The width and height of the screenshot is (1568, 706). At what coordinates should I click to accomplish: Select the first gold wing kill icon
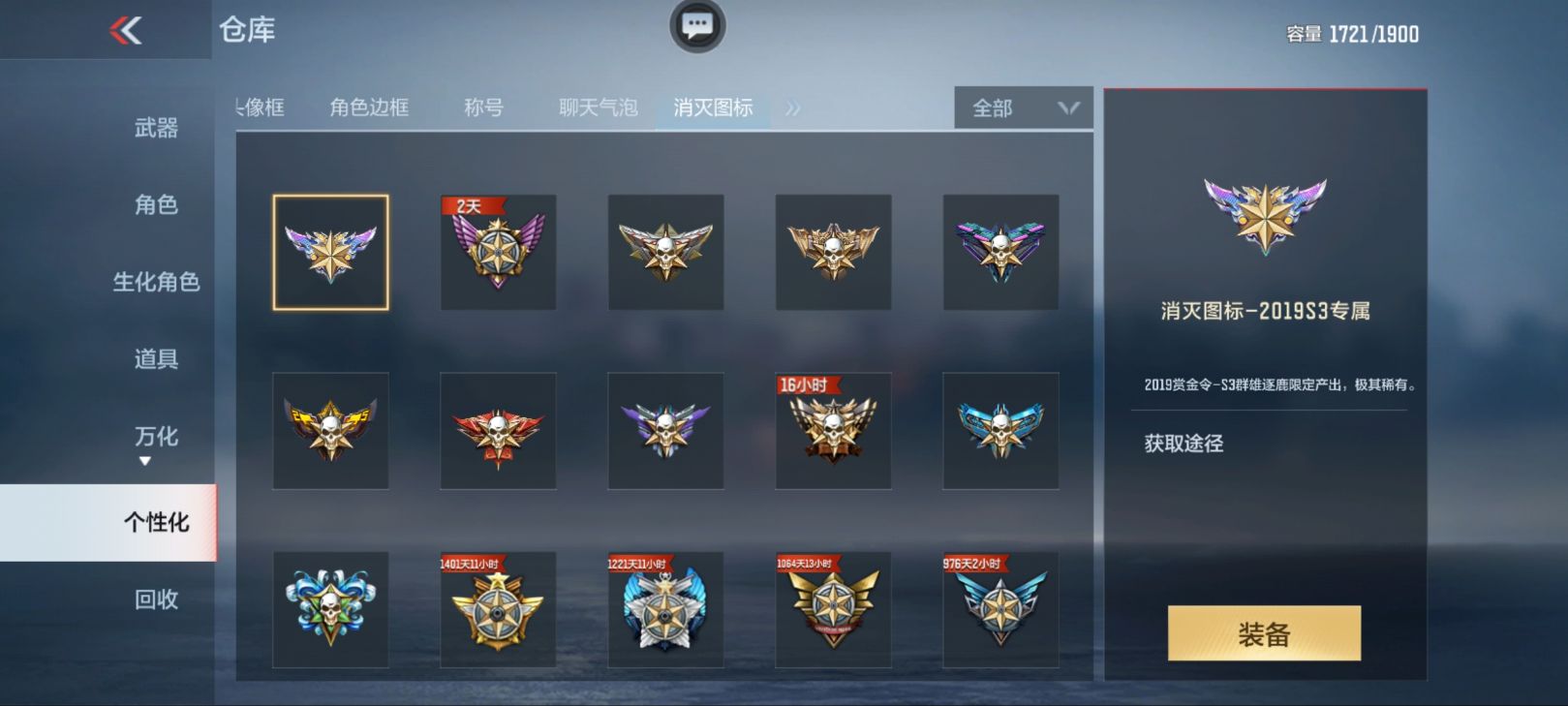click(x=330, y=252)
